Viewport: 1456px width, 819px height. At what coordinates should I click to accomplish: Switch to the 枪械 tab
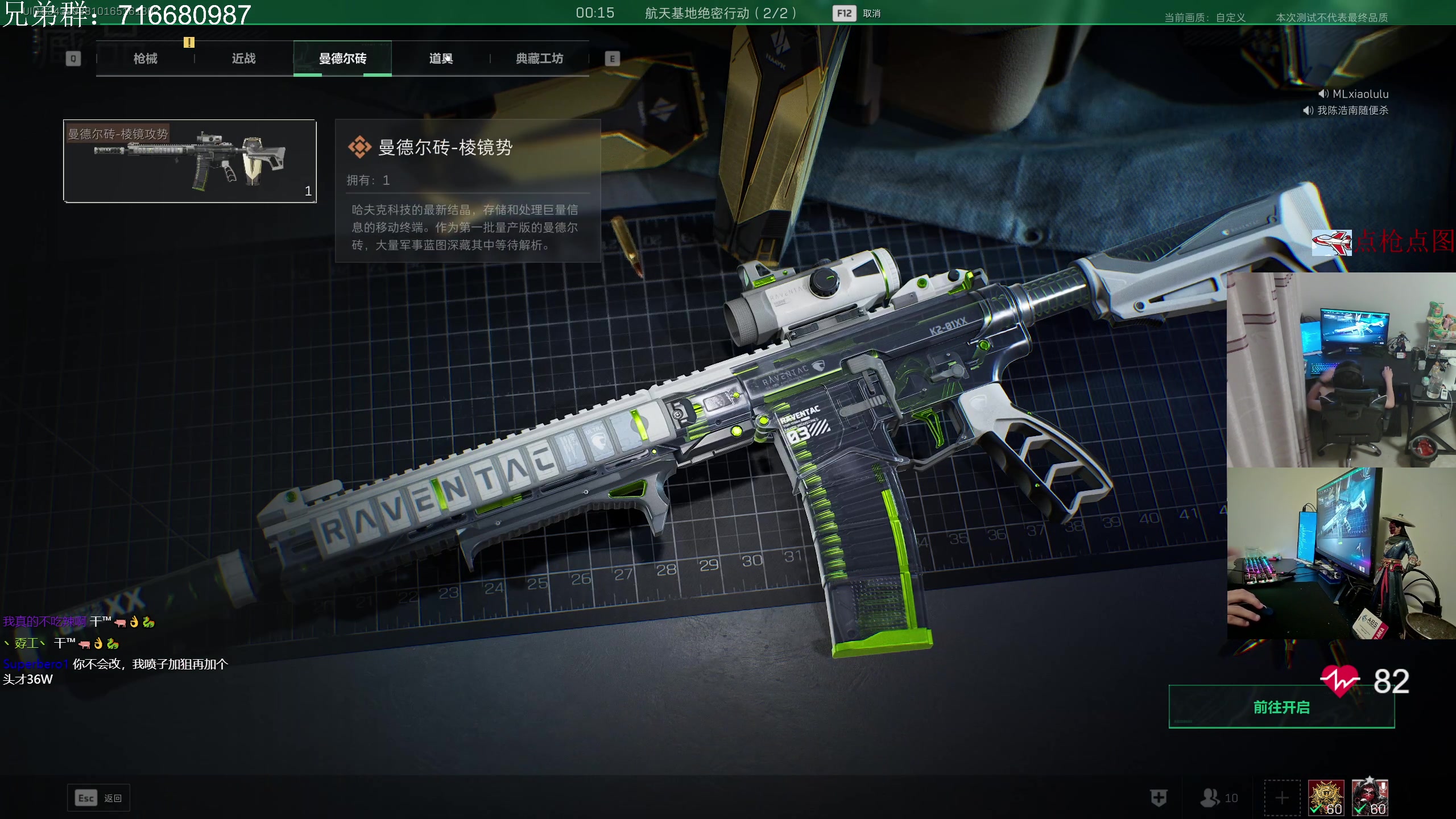[x=146, y=59]
